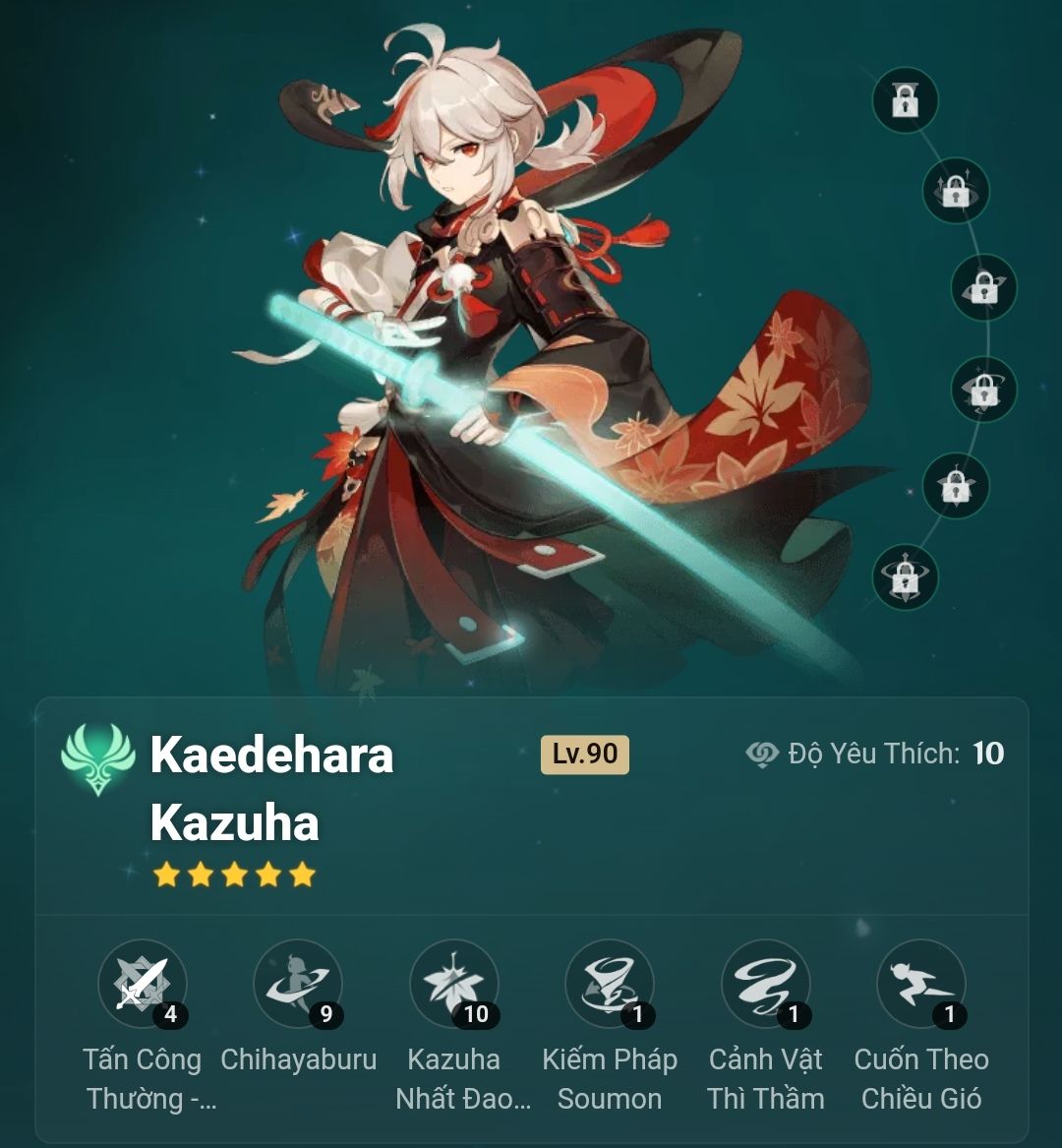Select the Chihayaburu skill icon
Image resolution: width=1062 pixels, height=1148 pixels.
pyautogui.click(x=297, y=984)
